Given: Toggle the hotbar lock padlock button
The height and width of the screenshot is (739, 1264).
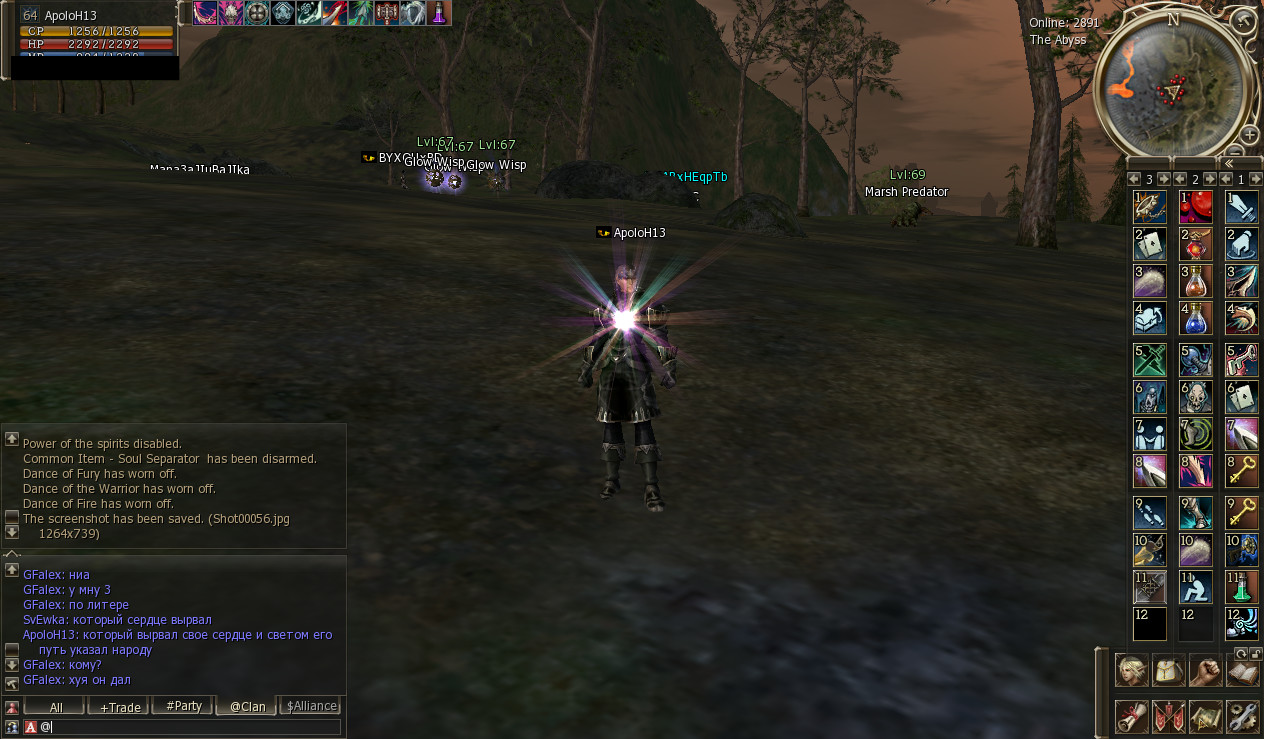Looking at the screenshot, I should [1255, 653].
